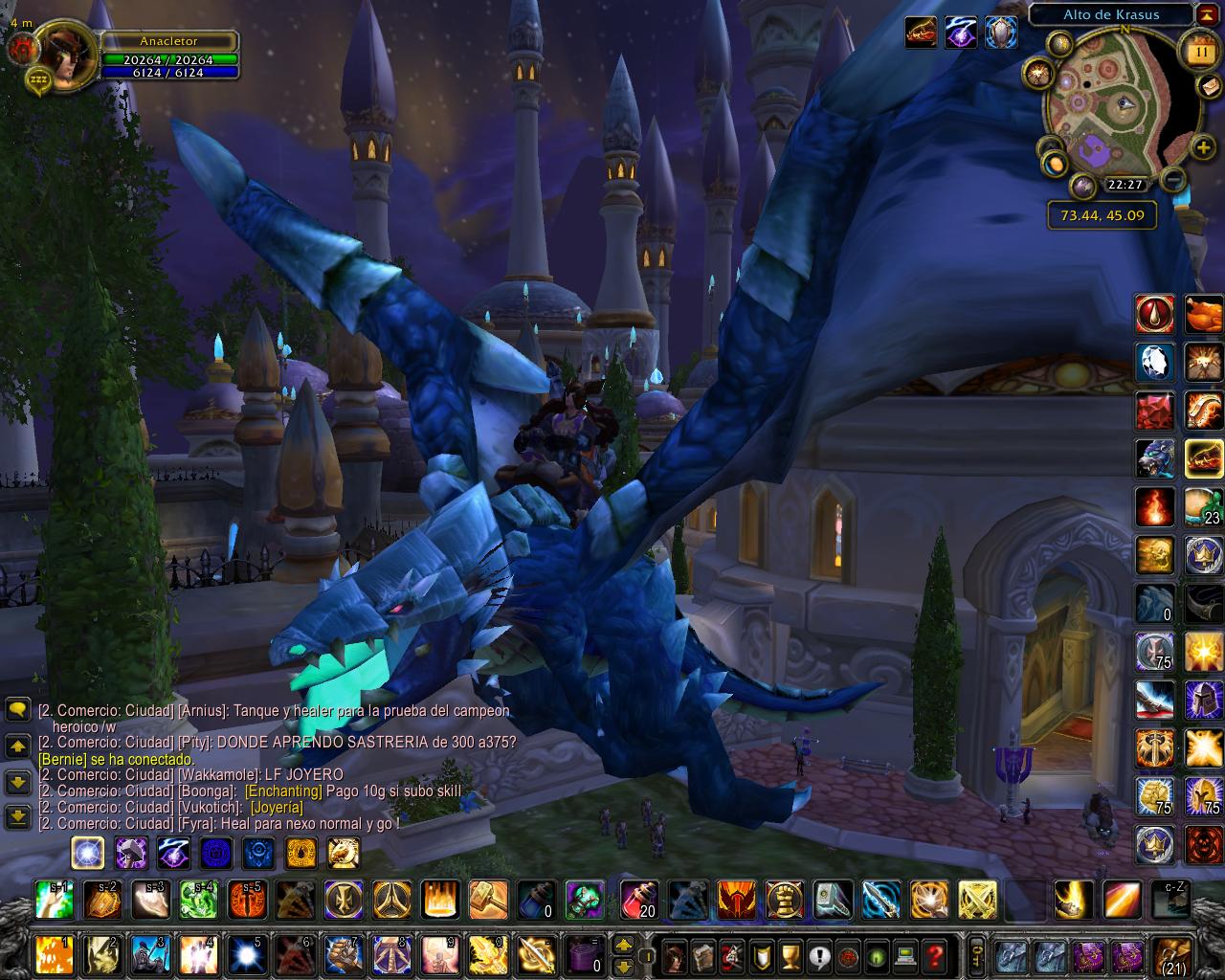Use the red potion with 20 charges

637,900
